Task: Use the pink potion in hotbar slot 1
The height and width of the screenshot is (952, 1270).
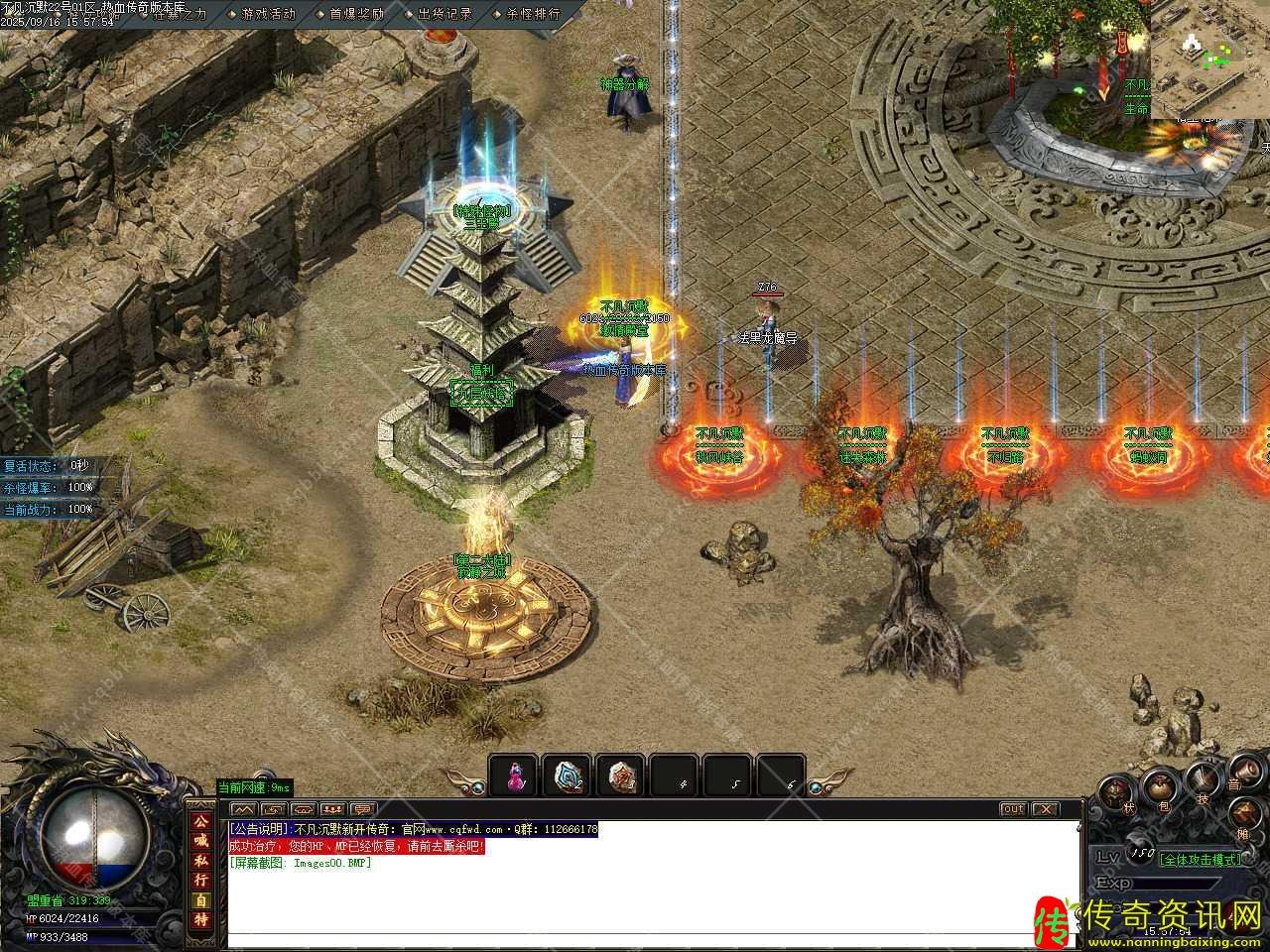Action: click(514, 775)
